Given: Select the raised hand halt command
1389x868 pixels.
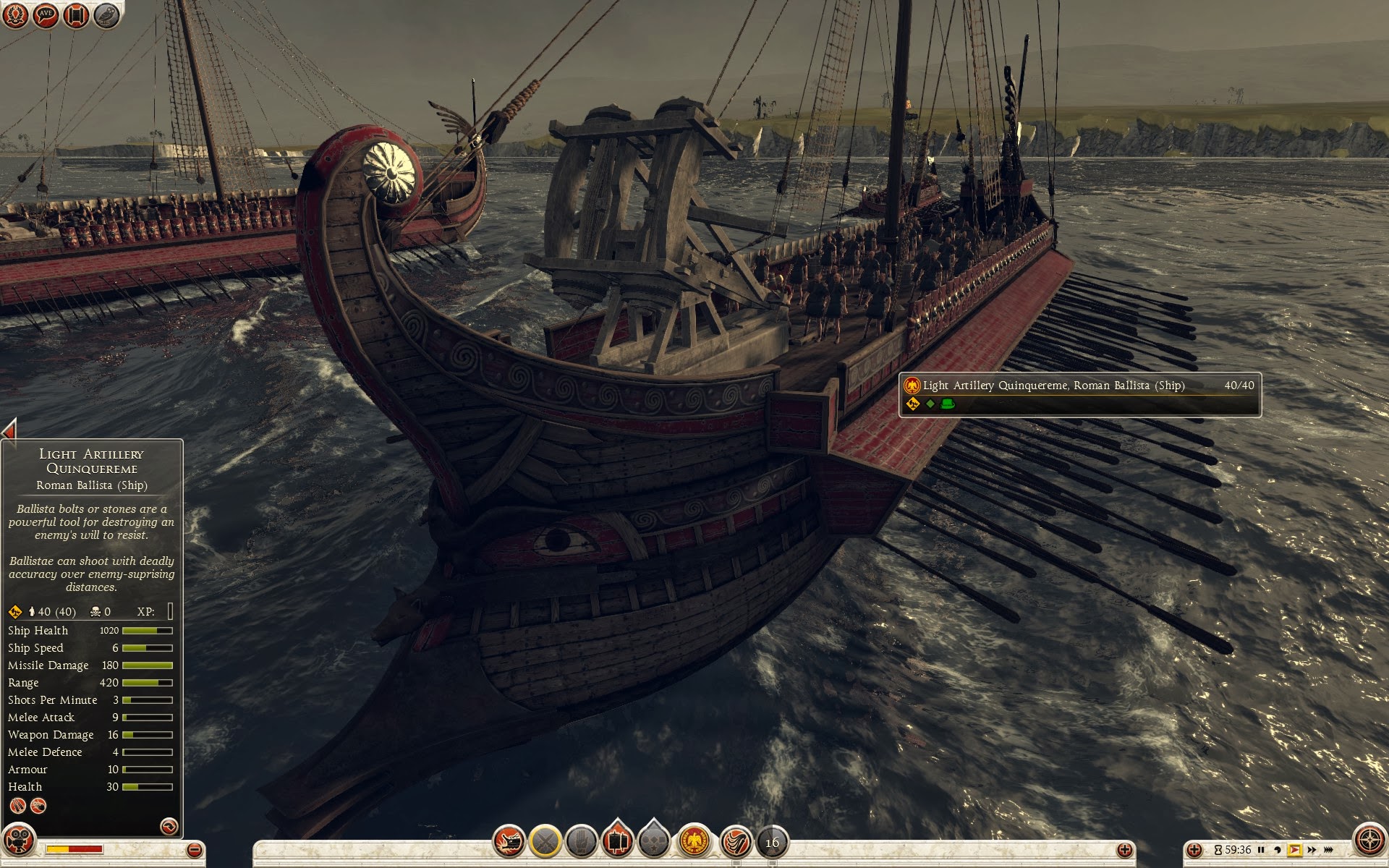Looking at the screenshot, I should 581,842.
